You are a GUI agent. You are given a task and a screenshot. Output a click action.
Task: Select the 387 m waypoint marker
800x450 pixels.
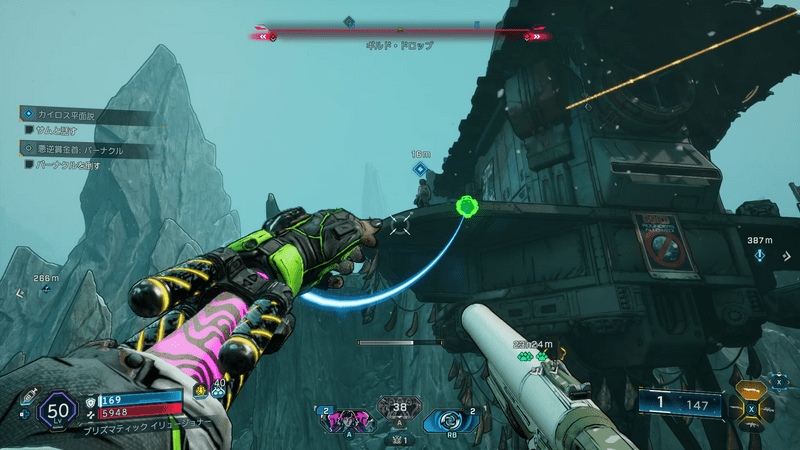pos(760,254)
